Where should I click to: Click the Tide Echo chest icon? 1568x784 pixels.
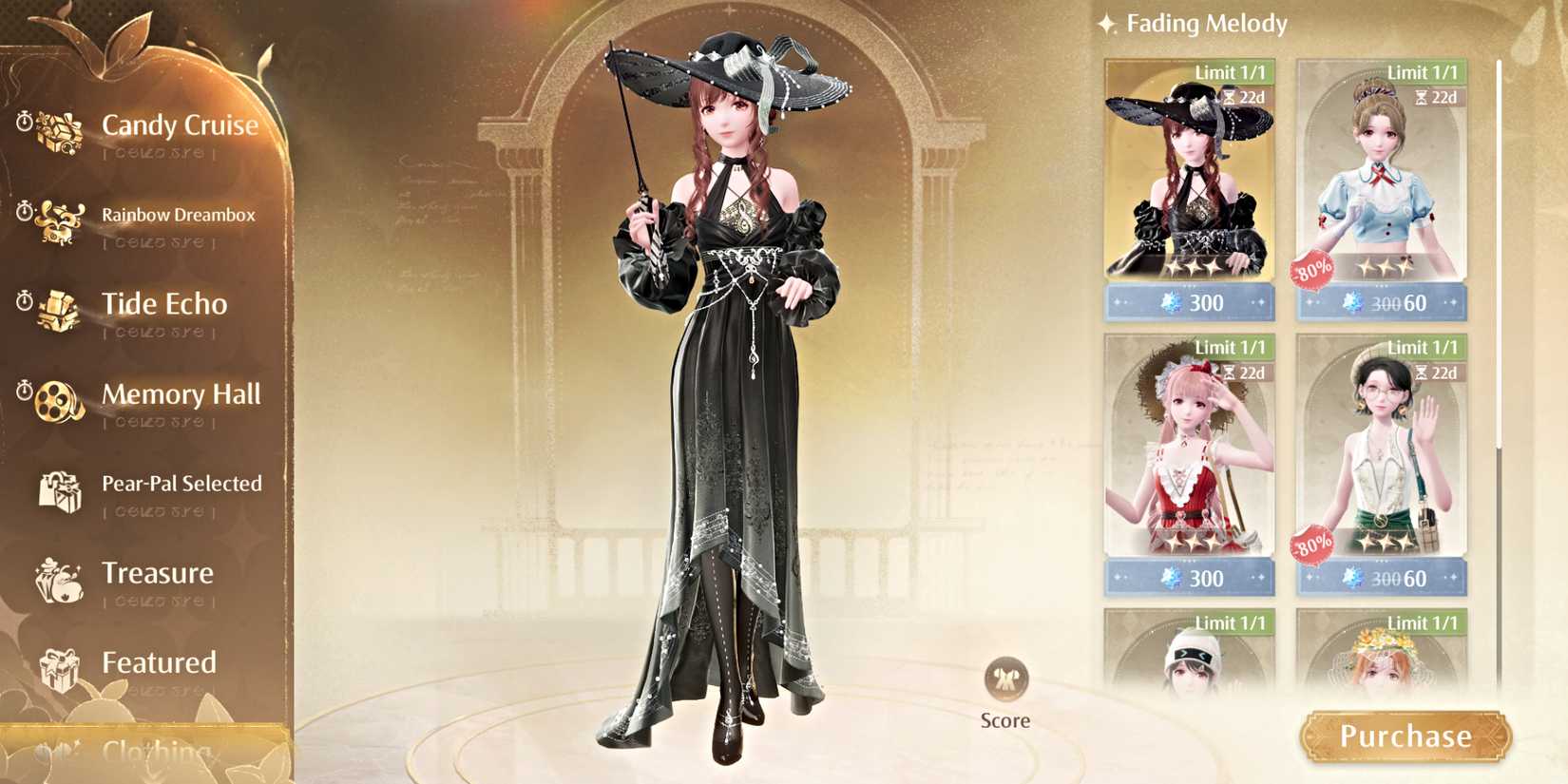pos(57,311)
